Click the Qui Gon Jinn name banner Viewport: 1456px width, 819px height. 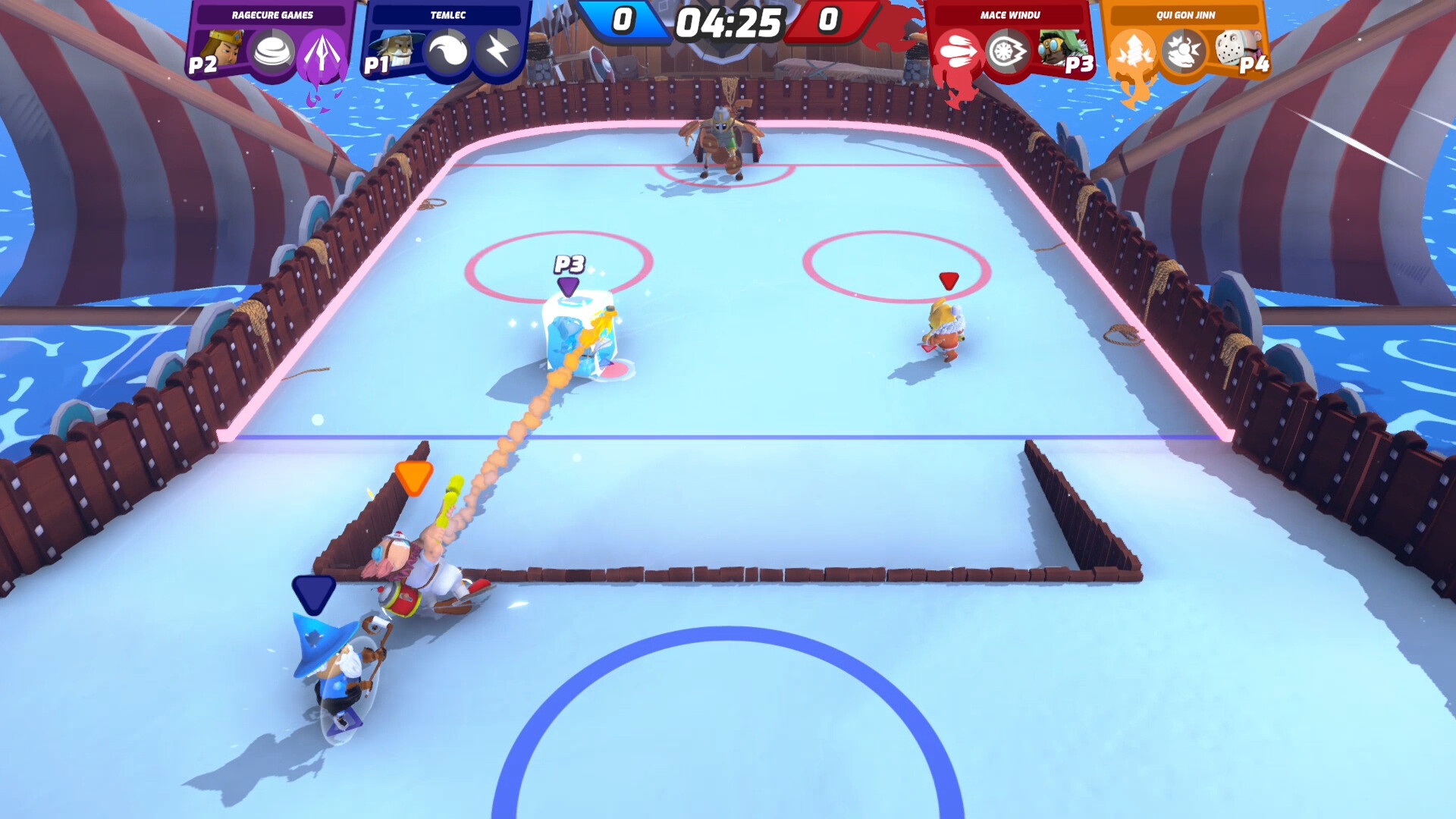pyautogui.click(x=1185, y=15)
